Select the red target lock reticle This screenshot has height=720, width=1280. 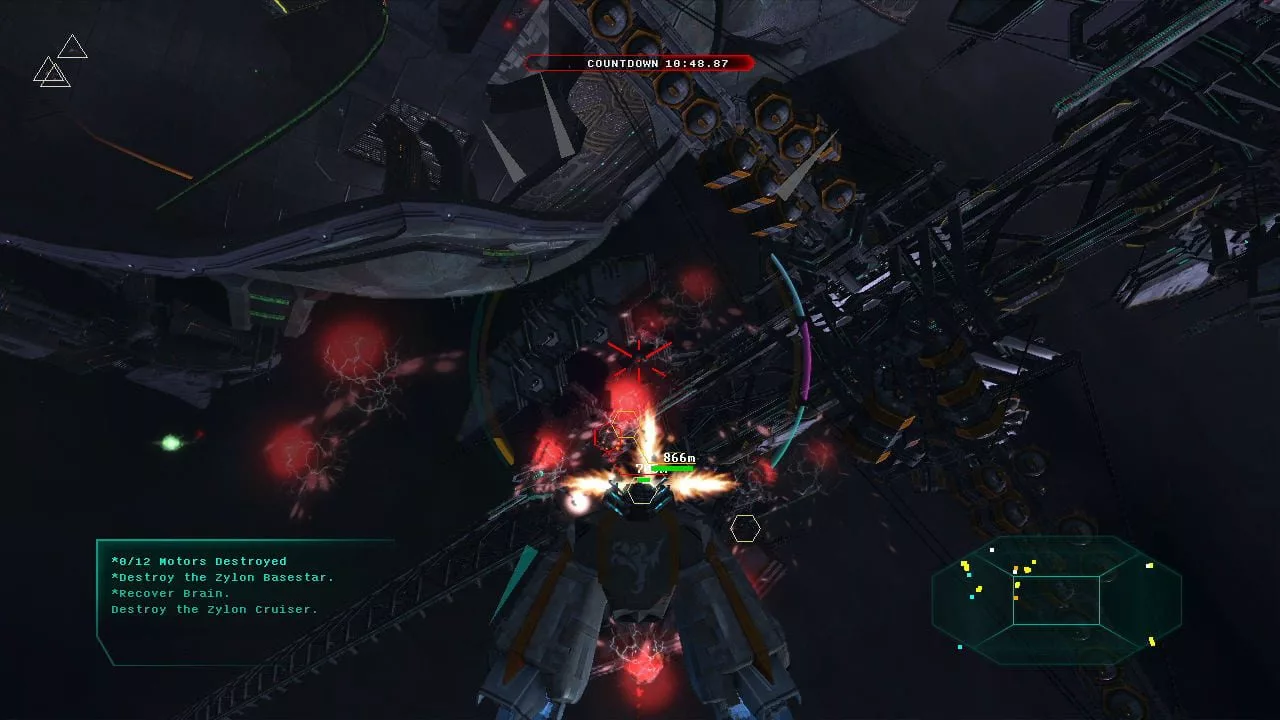[x=637, y=359]
